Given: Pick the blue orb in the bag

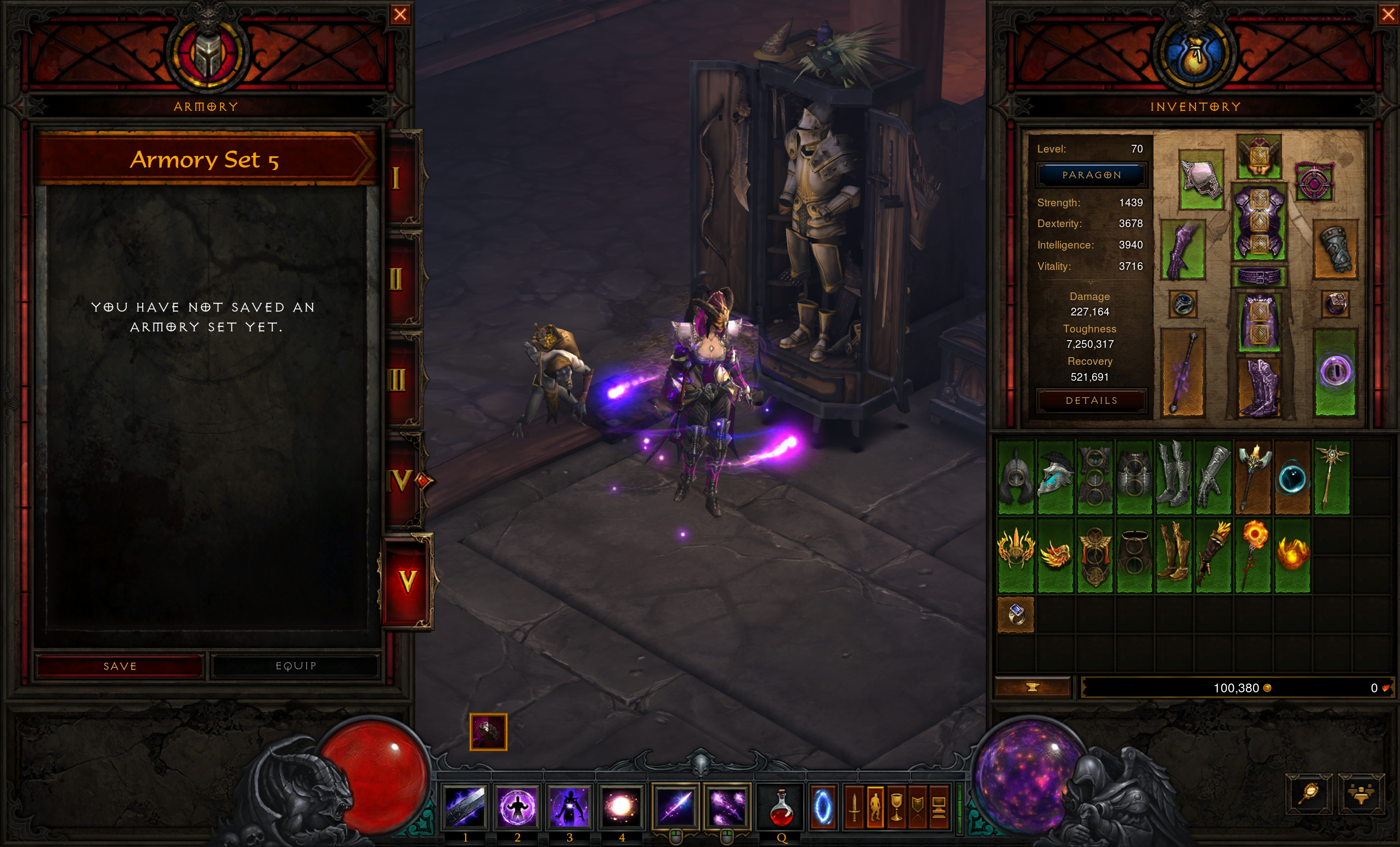Looking at the screenshot, I should [x=1292, y=478].
